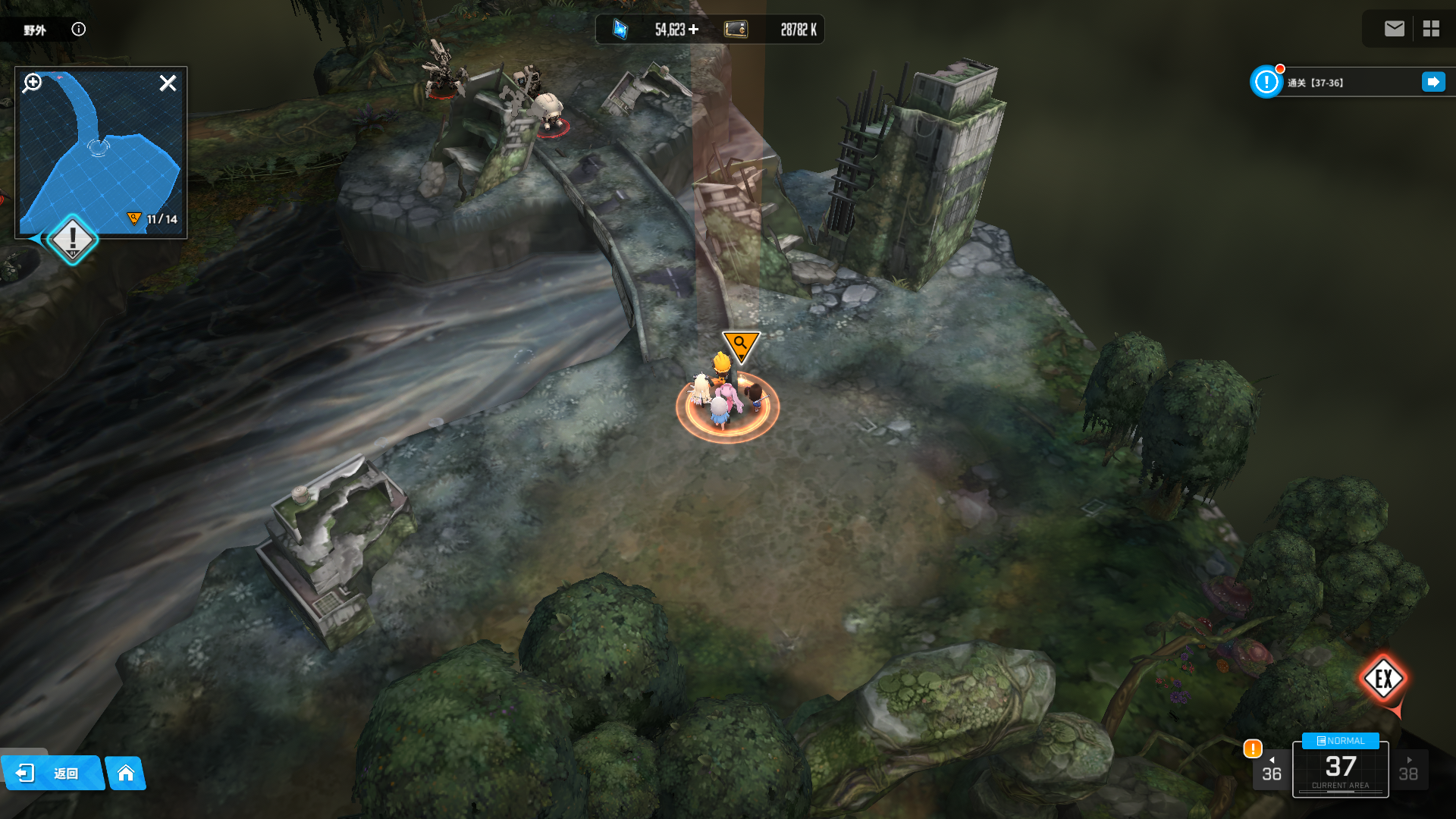1456x819 pixels.
Task: Zoom in the minimap with magnifier icon
Action: pos(32,83)
